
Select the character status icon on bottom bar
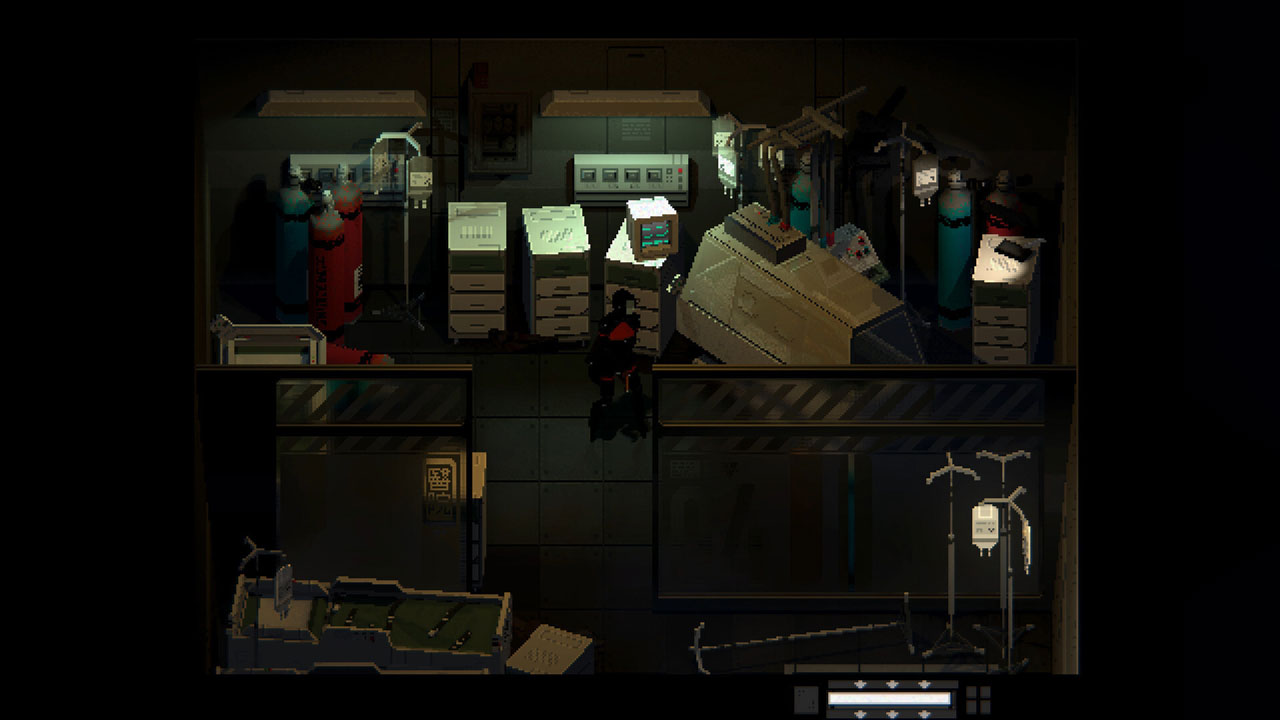pos(806,702)
